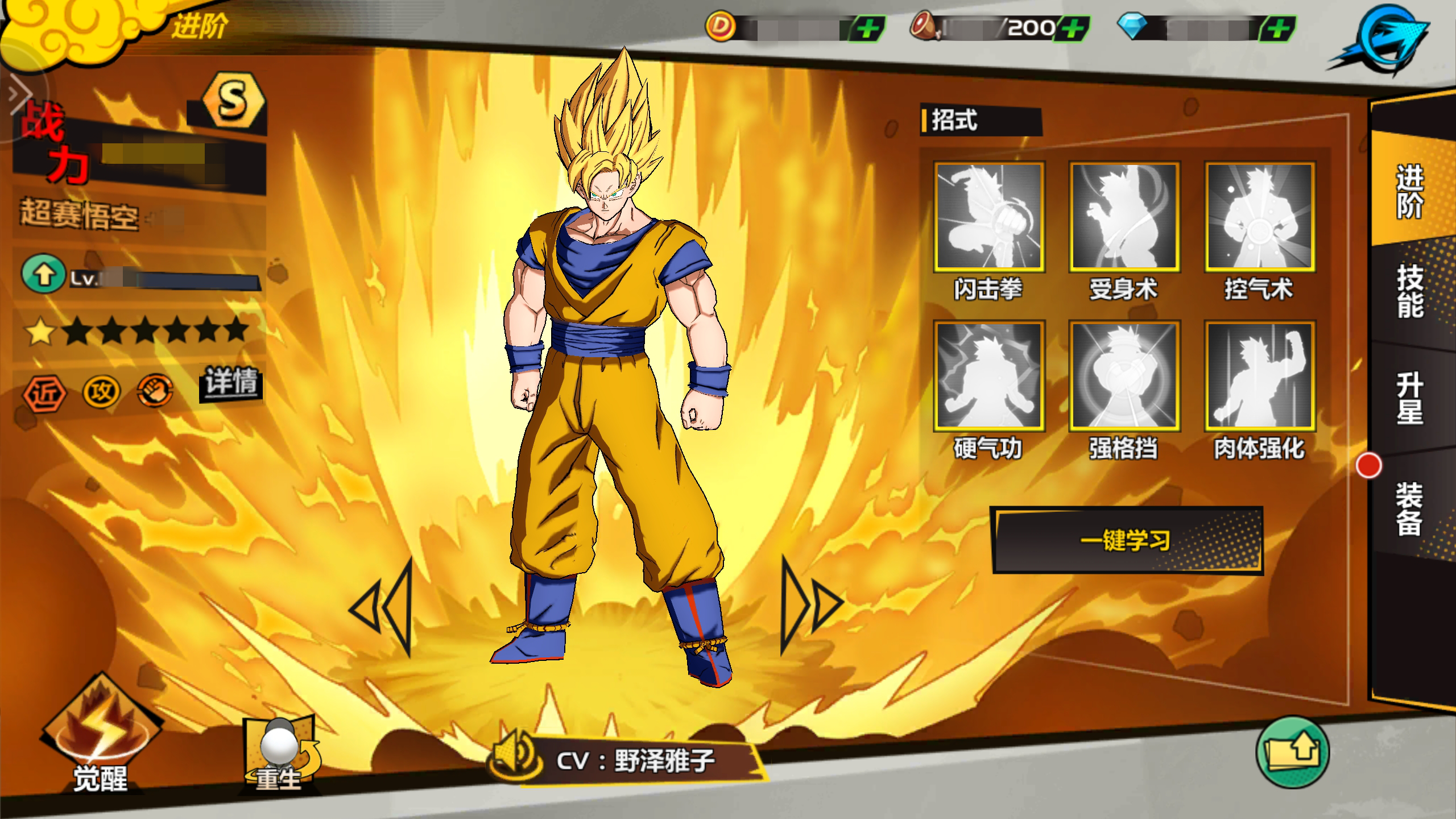Select the 闪击拳 move icon
This screenshot has height=819, width=1456.
click(x=988, y=217)
